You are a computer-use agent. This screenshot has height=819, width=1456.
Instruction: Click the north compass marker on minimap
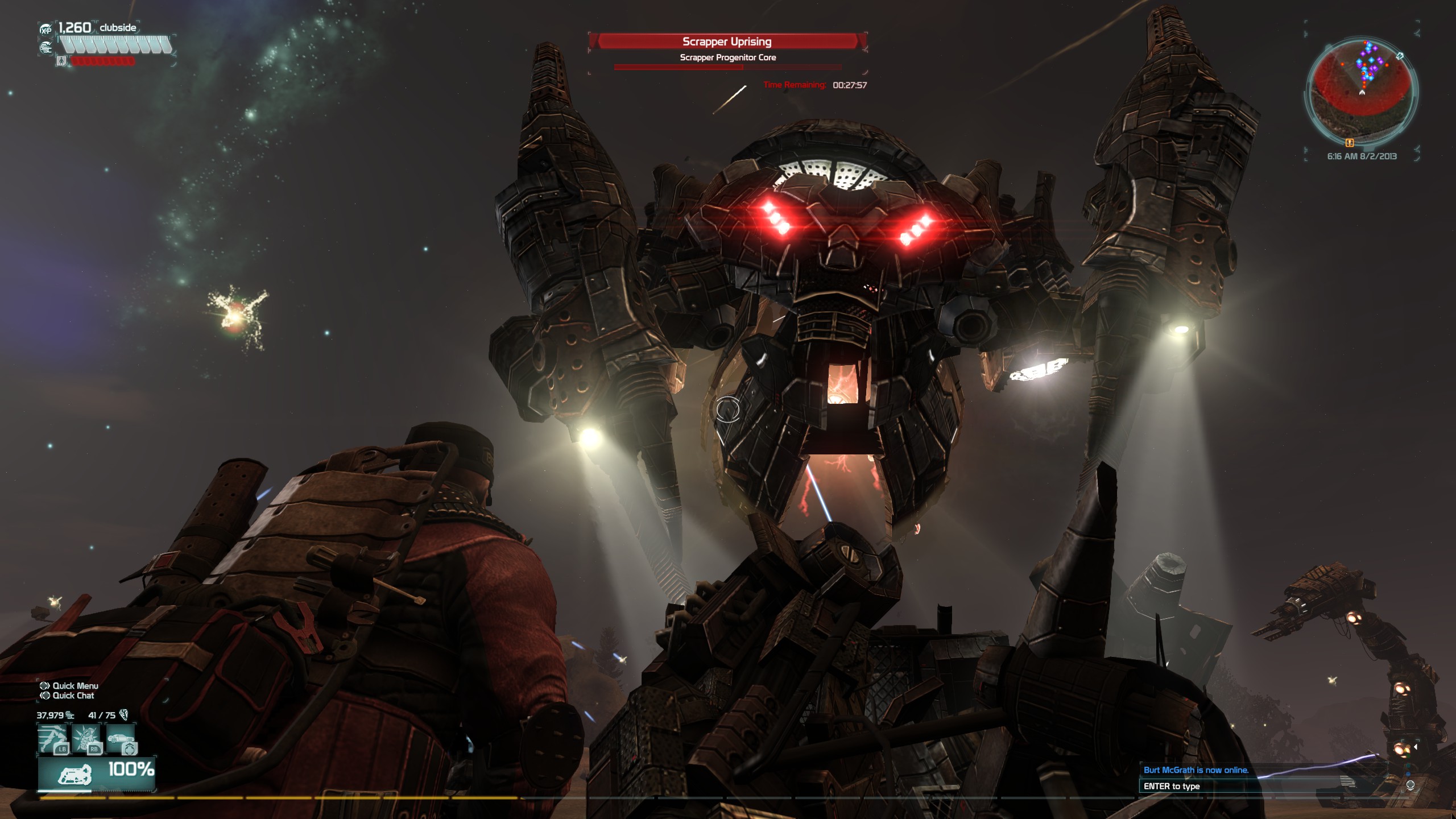tap(1400, 56)
